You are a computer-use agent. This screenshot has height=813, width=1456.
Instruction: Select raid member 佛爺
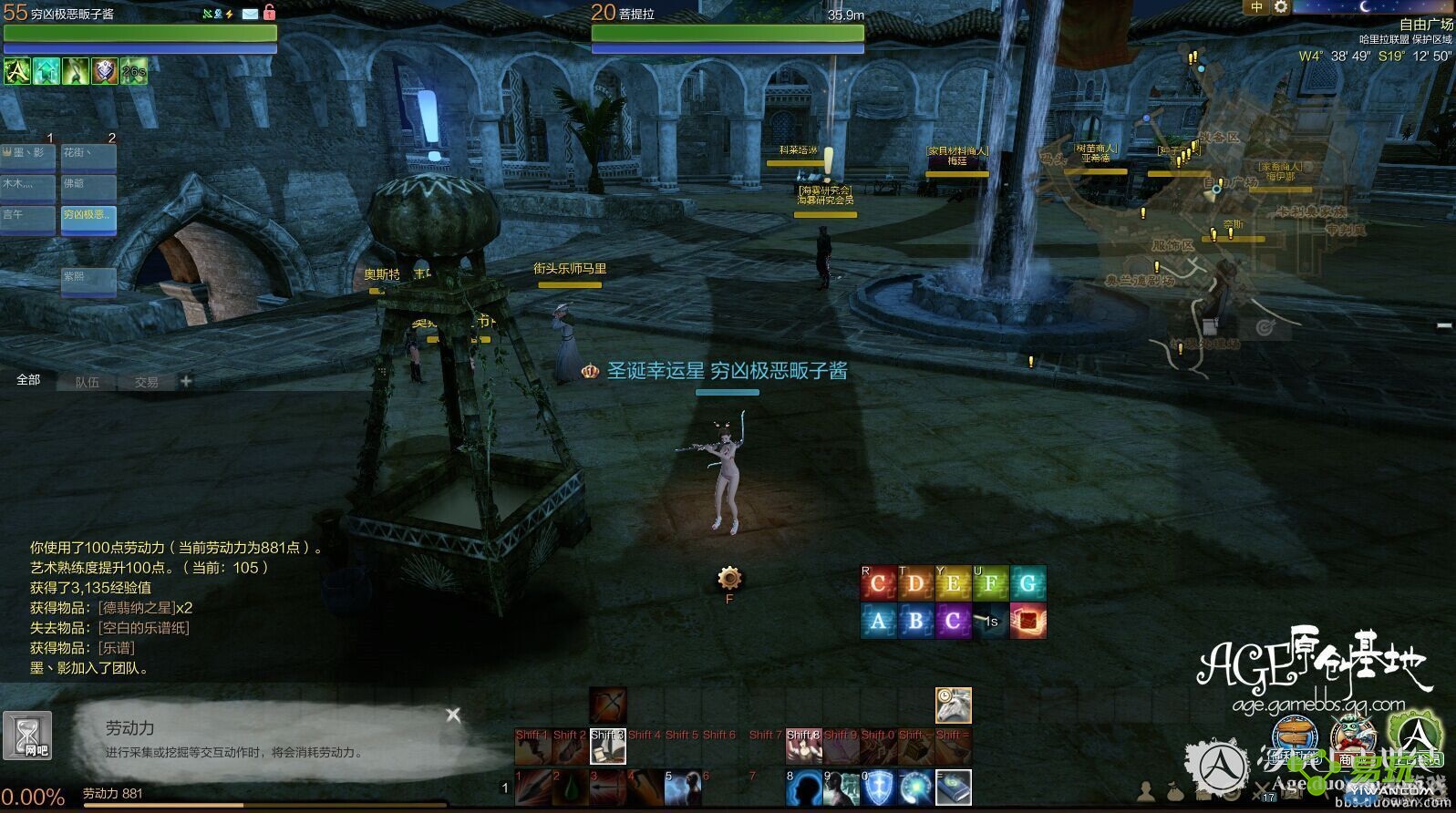(x=88, y=188)
